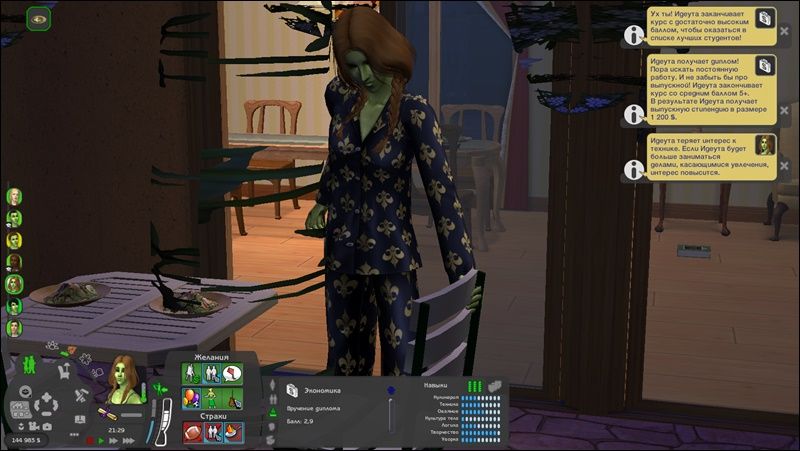Set game to triple speed
800x451 pixels.
(x=128, y=440)
